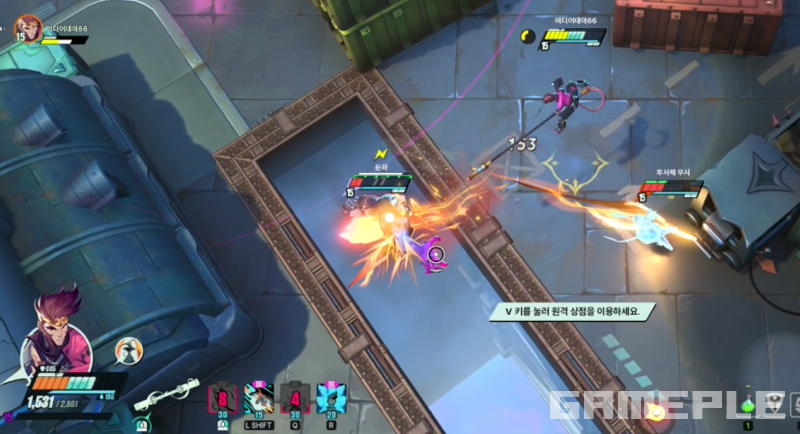
Task: Trigger the R ultimate ability icon
Action: pyautogui.click(x=329, y=398)
